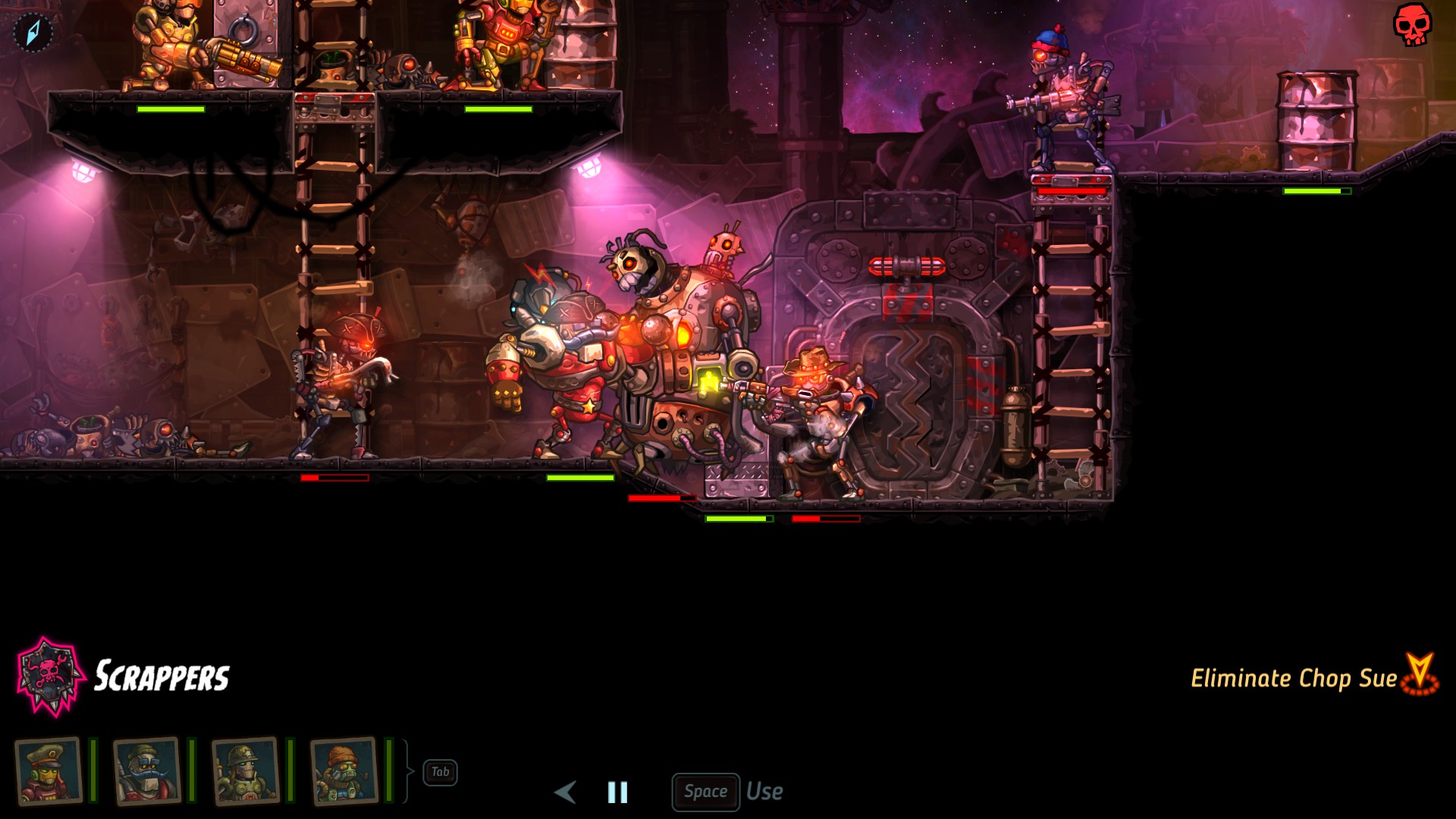1456x819 pixels.
Task: Select the captain portrait with the officer cap
Action: (x=49, y=771)
